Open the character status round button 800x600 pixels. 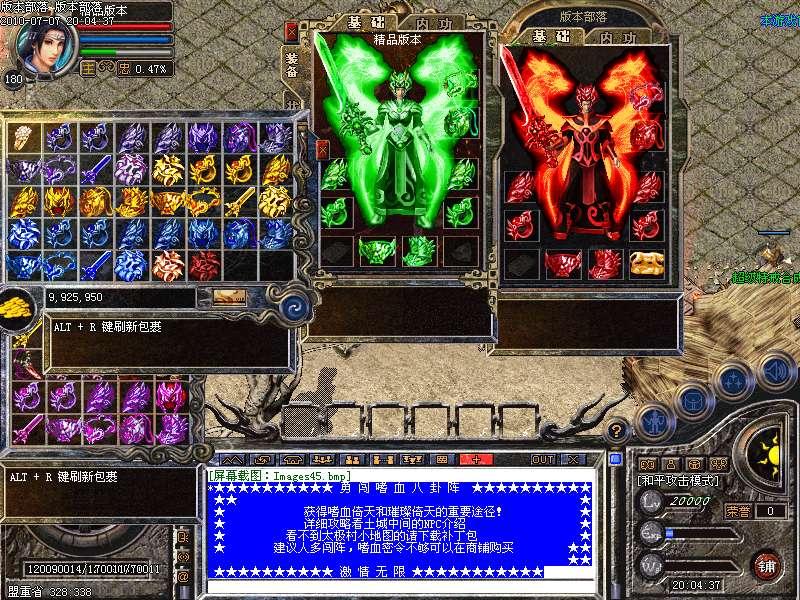click(654, 423)
